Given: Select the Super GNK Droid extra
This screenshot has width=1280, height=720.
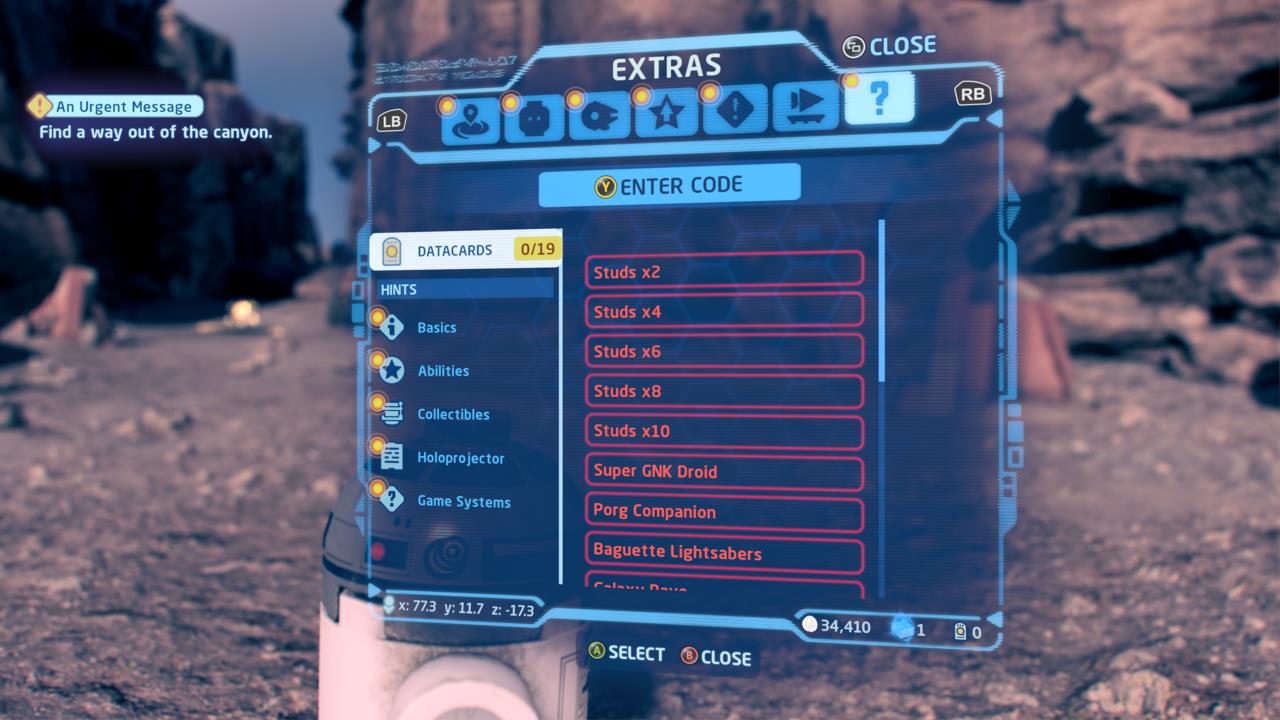Looking at the screenshot, I should pos(724,471).
